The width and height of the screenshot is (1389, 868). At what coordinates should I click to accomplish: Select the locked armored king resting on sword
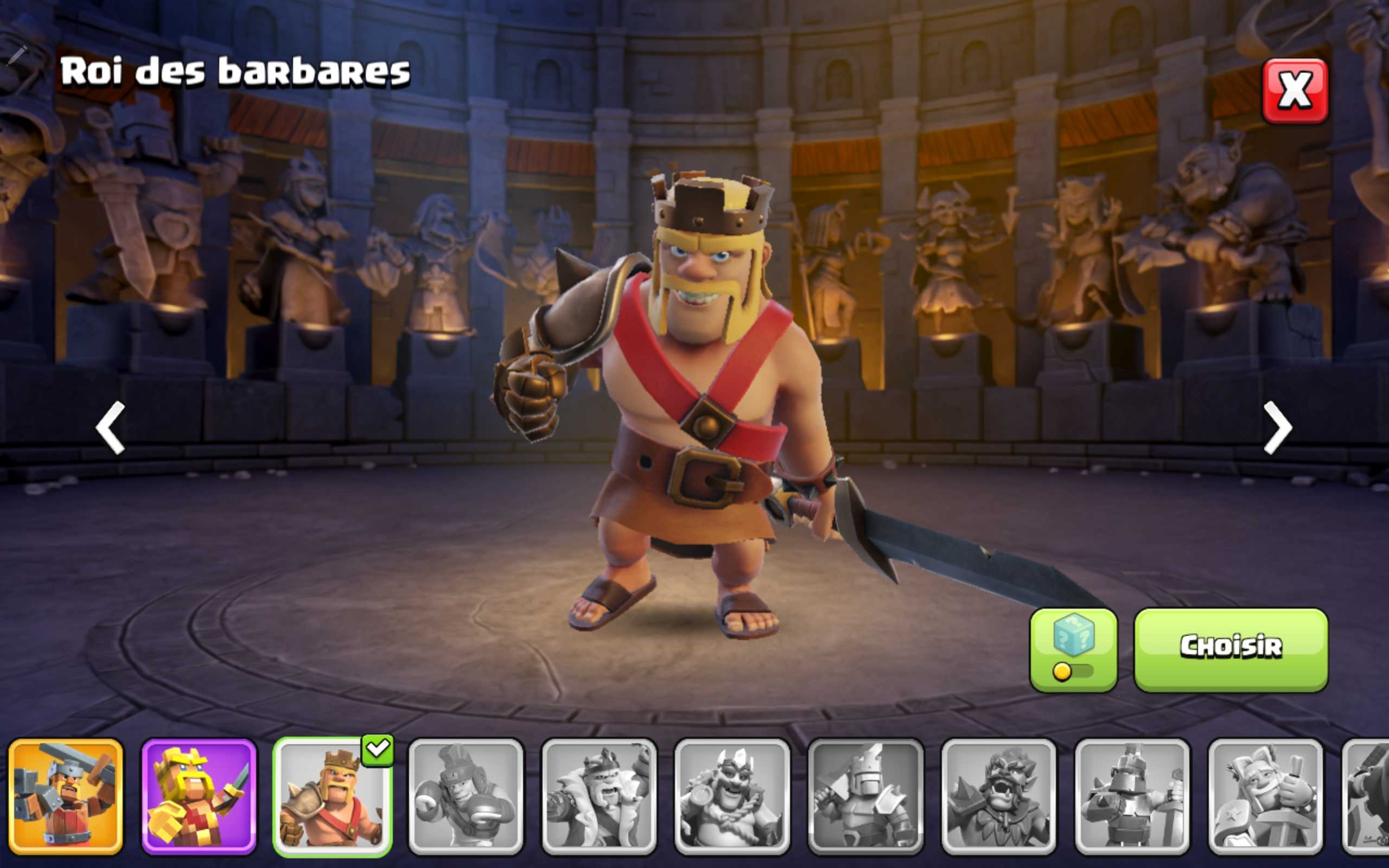click(x=1132, y=796)
